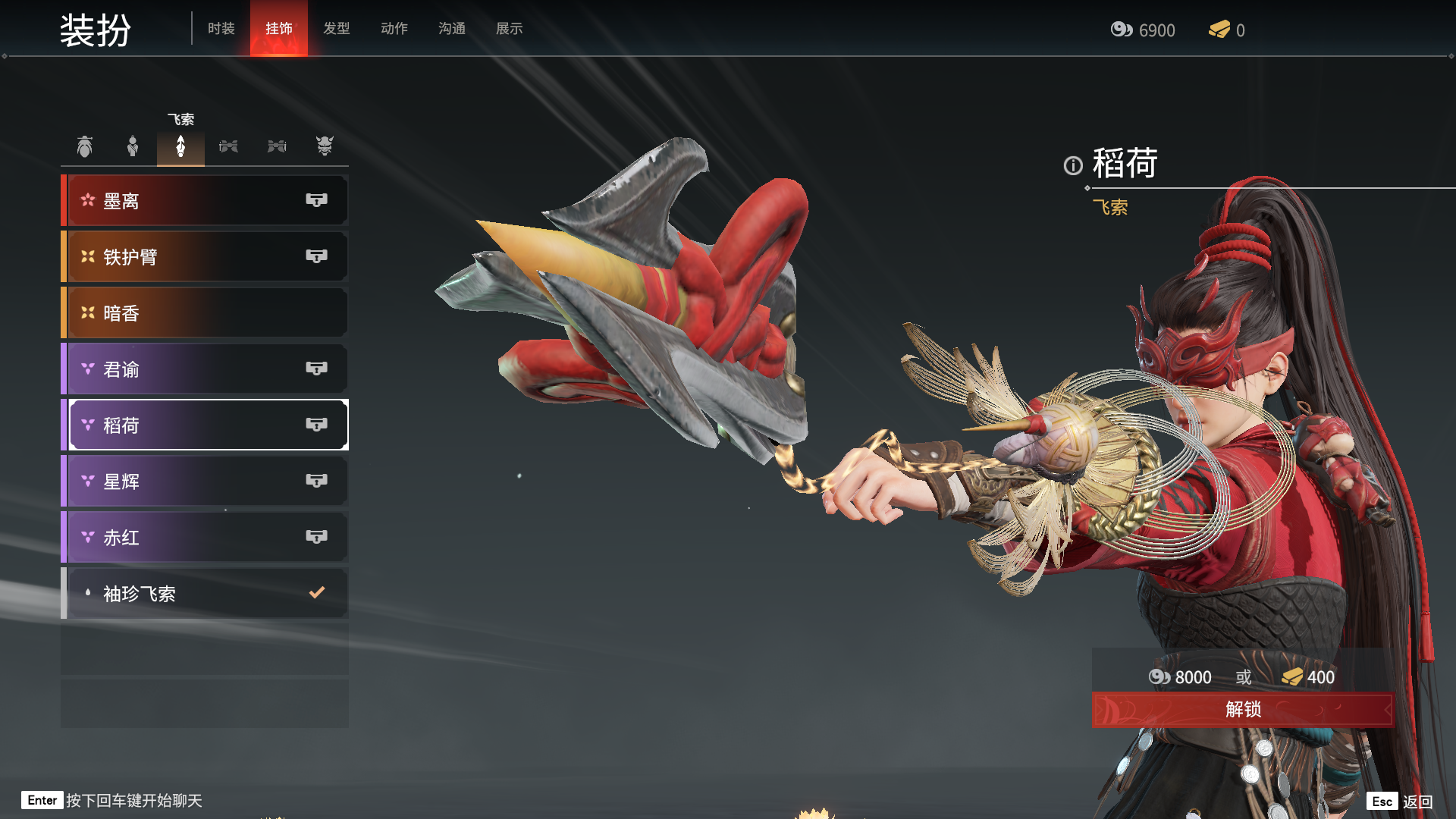Select the 动作 tab
Viewport: 1456px width, 819px height.
pos(394,29)
